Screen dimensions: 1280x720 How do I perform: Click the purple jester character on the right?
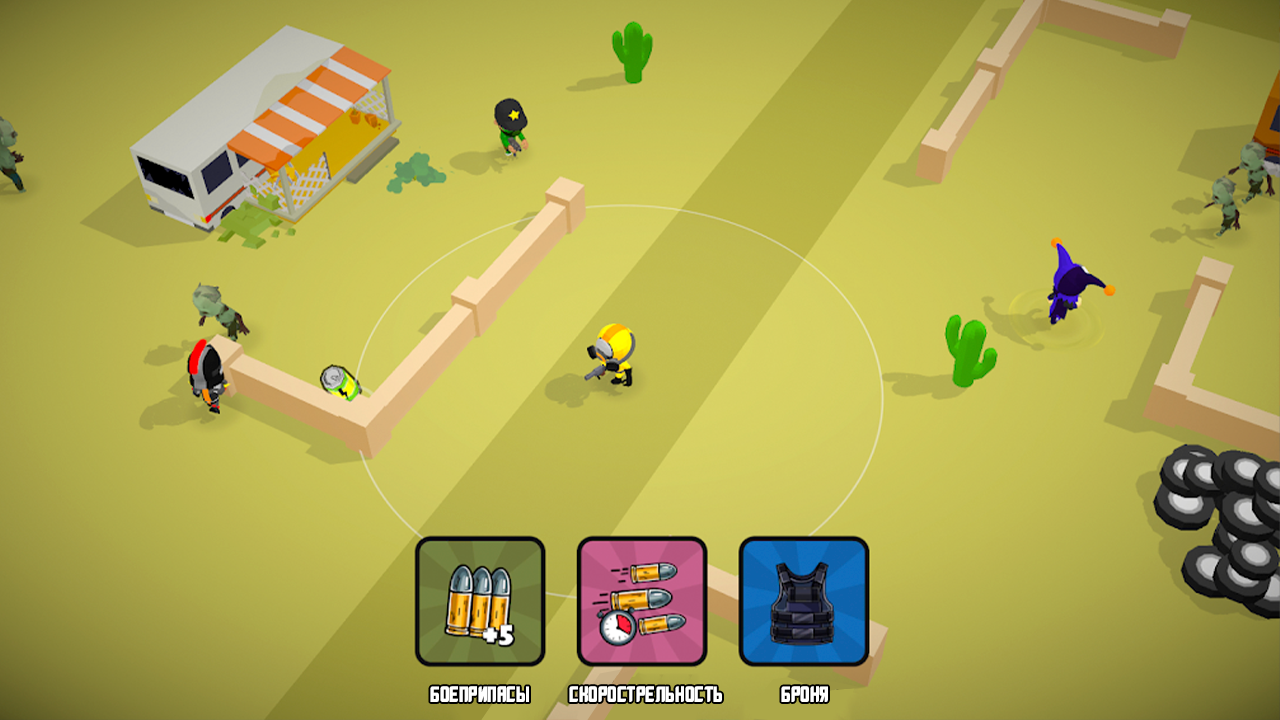pos(1068,285)
